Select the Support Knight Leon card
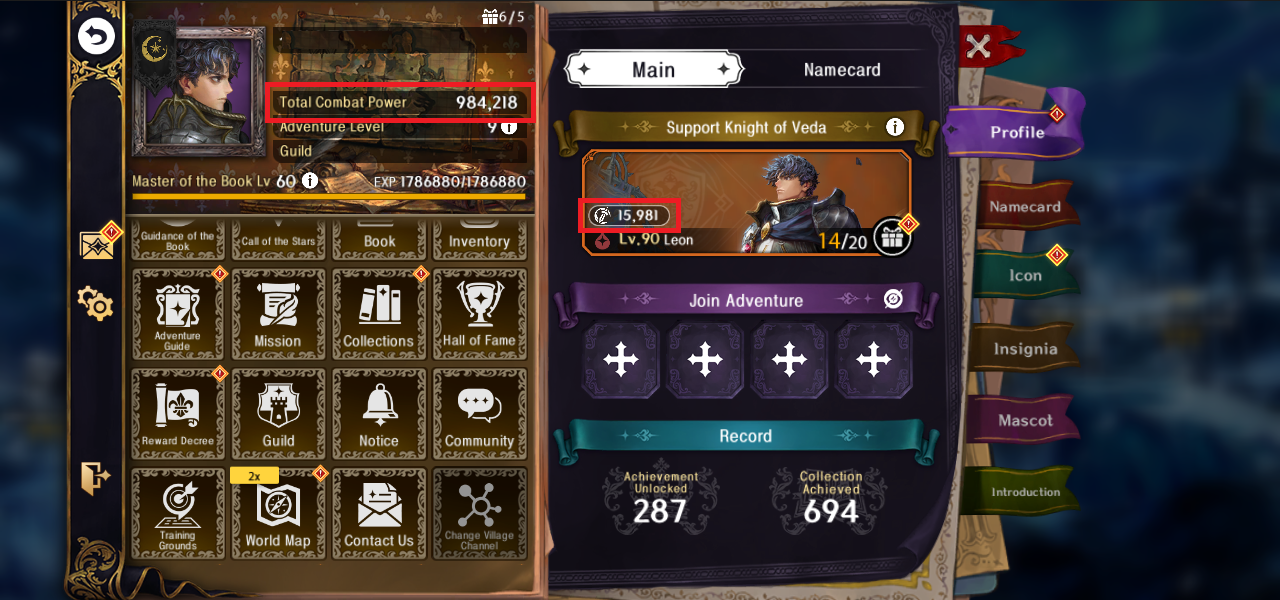The image size is (1280, 600). click(x=745, y=203)
